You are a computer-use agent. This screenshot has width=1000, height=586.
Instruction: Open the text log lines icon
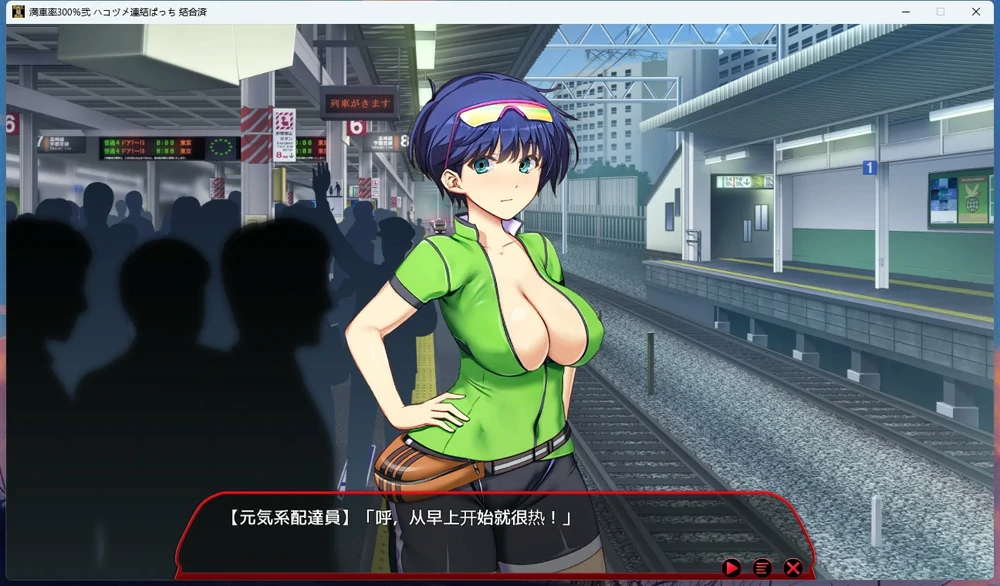tap(762, 568)
